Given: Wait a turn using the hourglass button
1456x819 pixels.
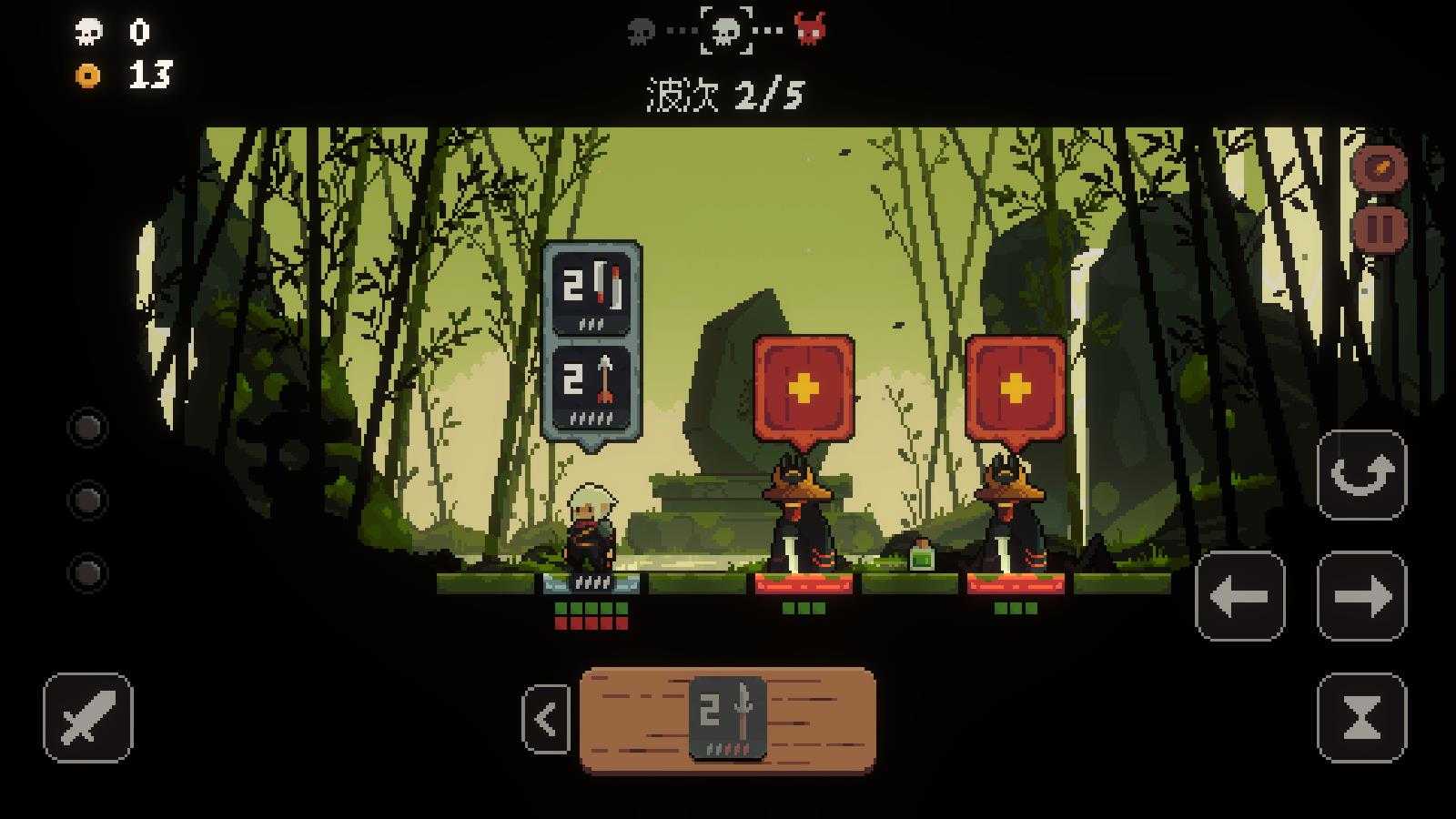Looking at the screenshot, I should [1361, 718].
